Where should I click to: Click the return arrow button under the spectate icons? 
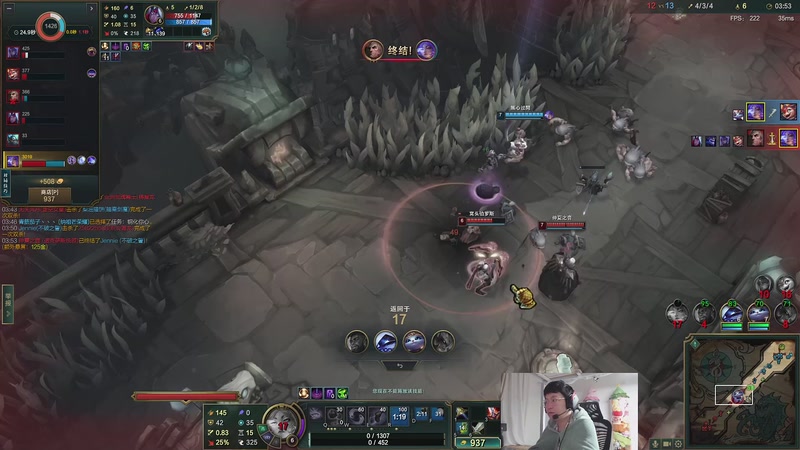(x=400, y=365)
